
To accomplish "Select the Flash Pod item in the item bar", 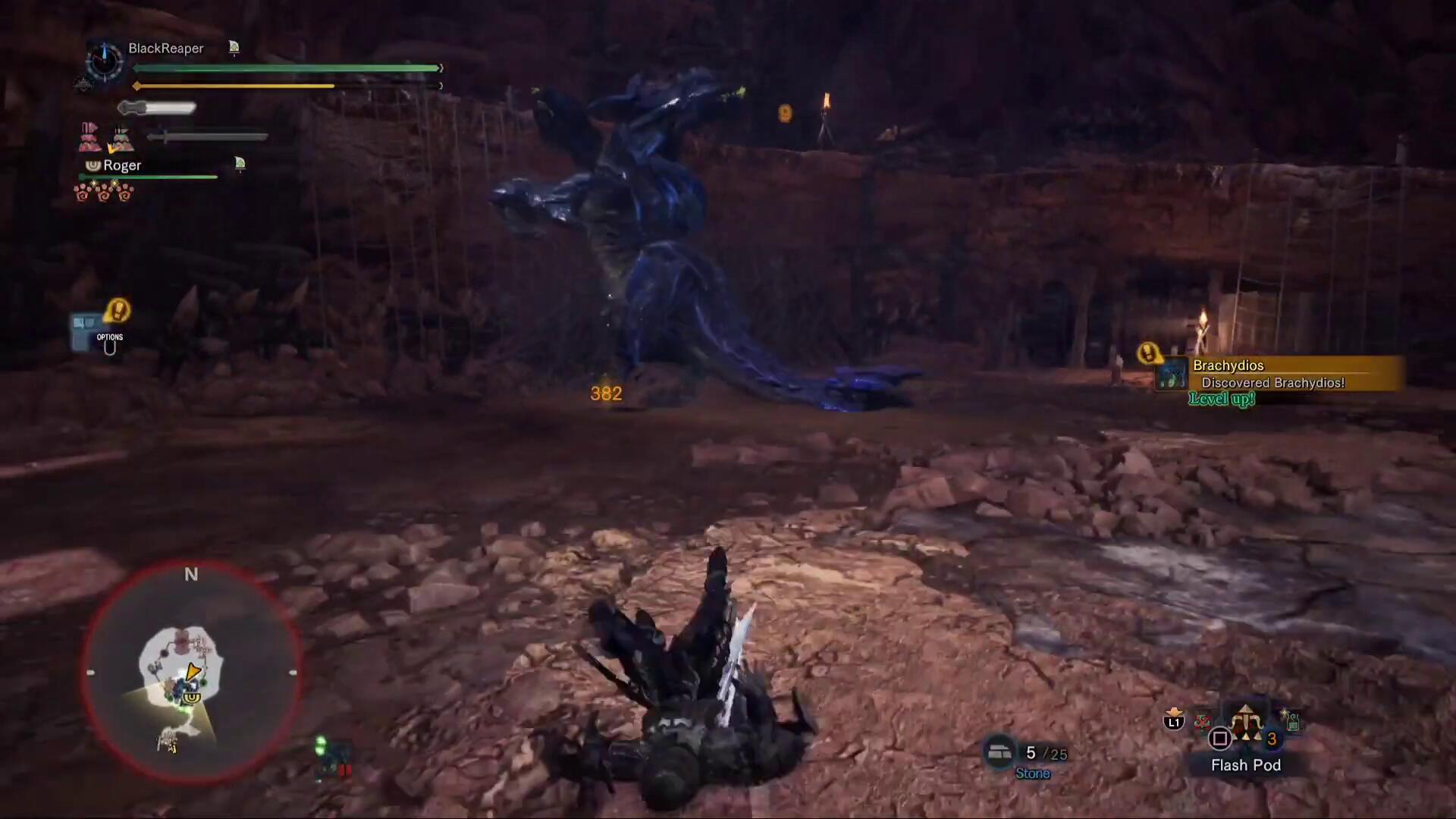I will point(1244,730).
